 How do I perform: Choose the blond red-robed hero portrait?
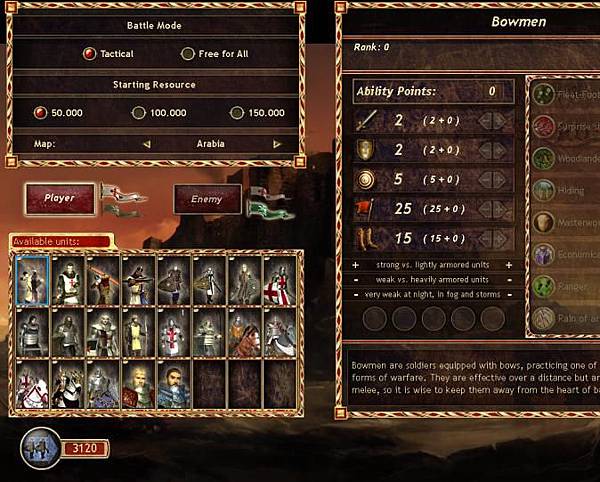pos(139,384)
